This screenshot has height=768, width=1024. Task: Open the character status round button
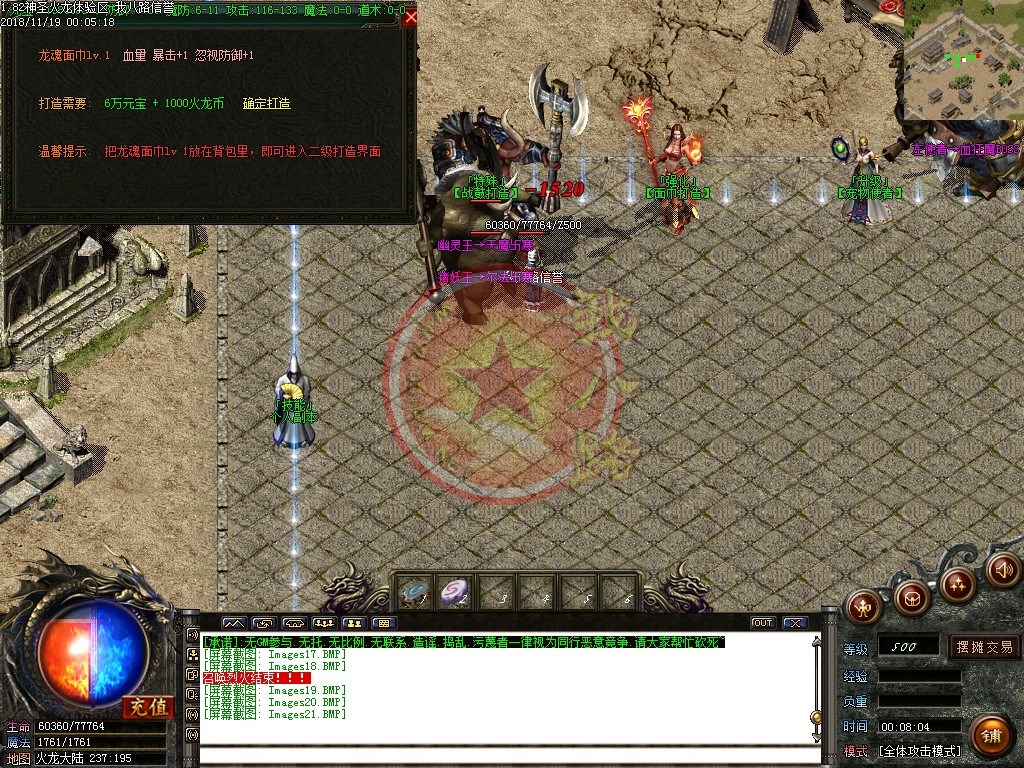[x=863, y=605]
